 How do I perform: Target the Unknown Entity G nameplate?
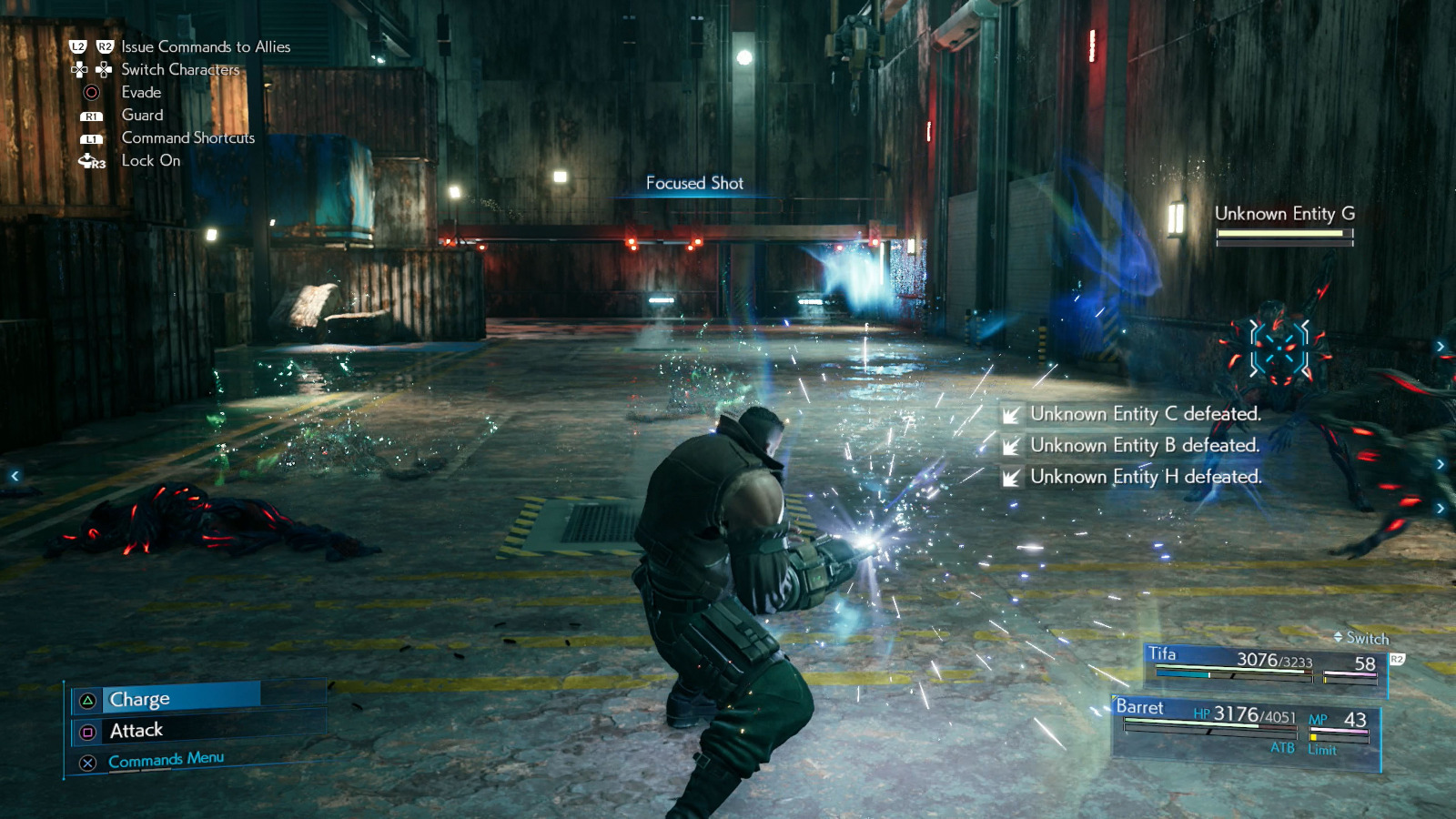pyautogui.click(x=1284, y=215)
